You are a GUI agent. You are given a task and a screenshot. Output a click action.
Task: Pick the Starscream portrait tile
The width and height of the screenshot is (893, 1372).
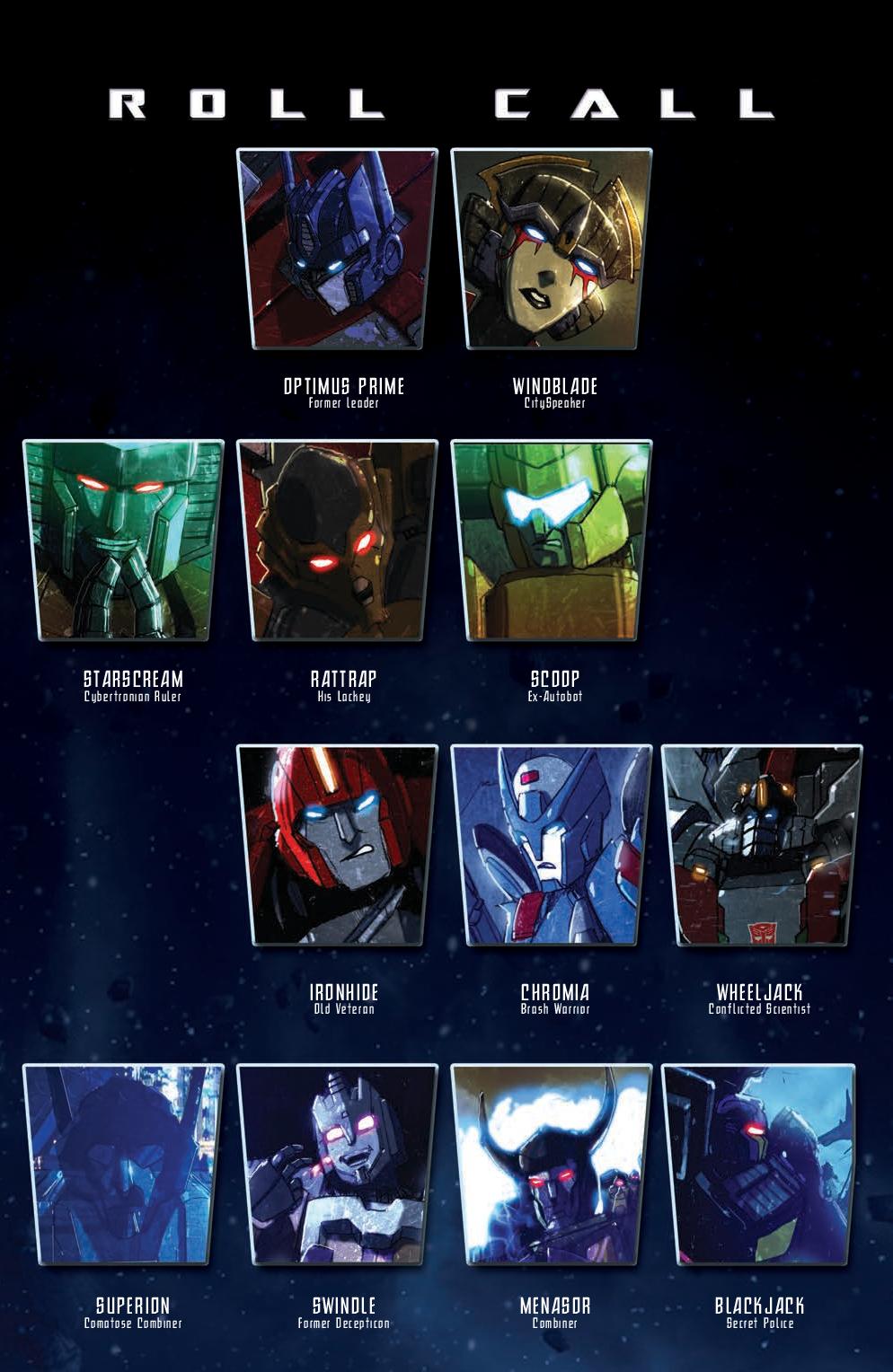coord(123,541)
